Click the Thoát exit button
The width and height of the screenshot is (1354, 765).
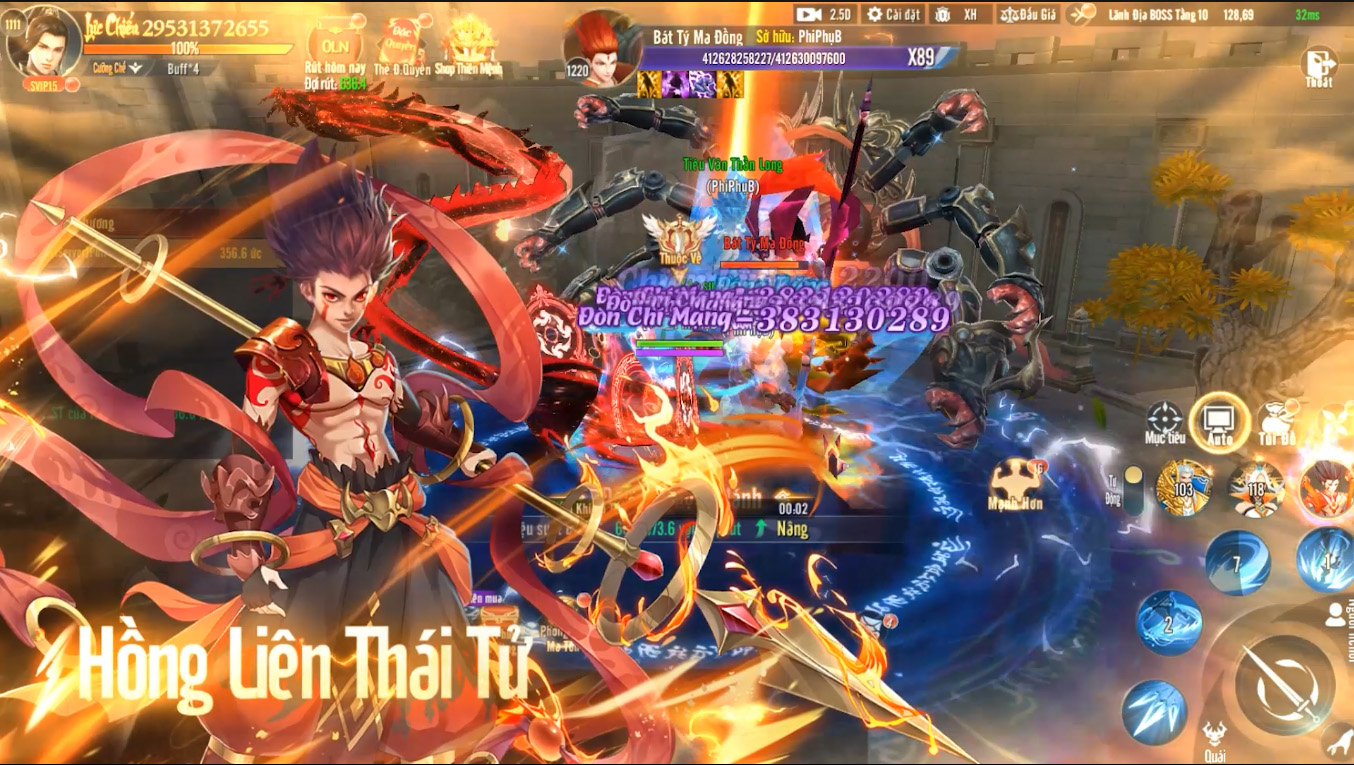click(x=1318, y=63)
